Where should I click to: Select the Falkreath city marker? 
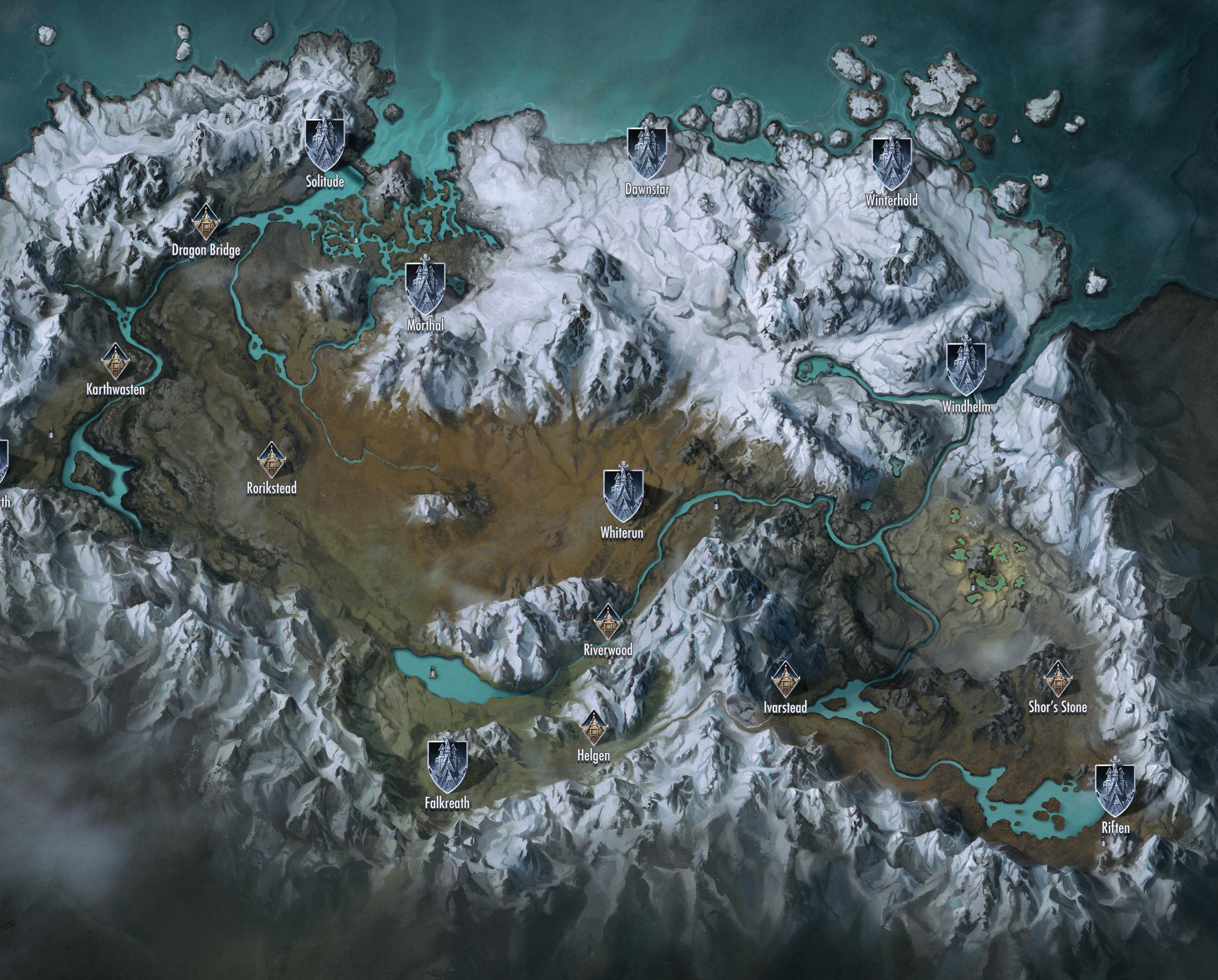(x=447, y=766)
